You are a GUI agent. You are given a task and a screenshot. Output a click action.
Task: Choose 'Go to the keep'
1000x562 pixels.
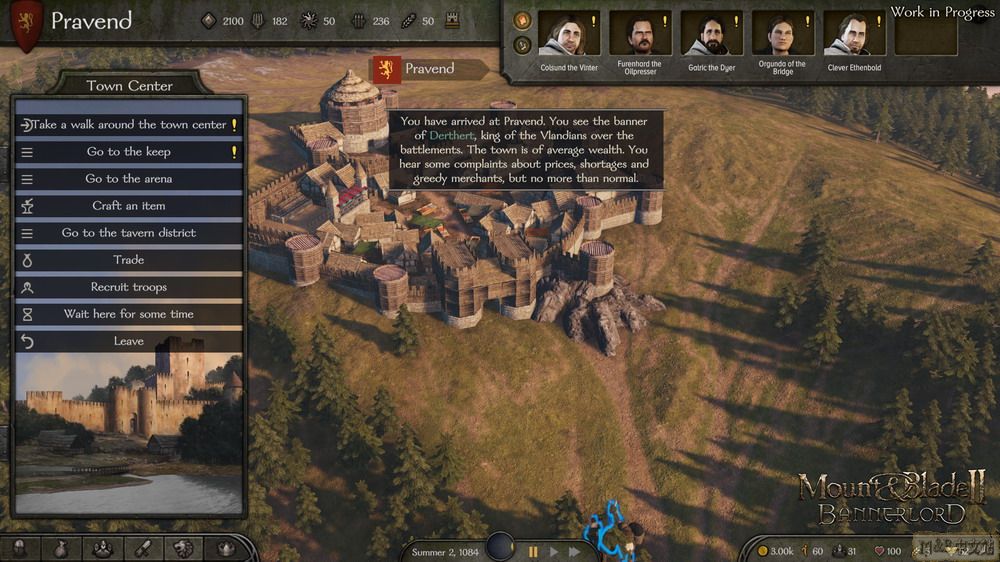pos(129,152)
